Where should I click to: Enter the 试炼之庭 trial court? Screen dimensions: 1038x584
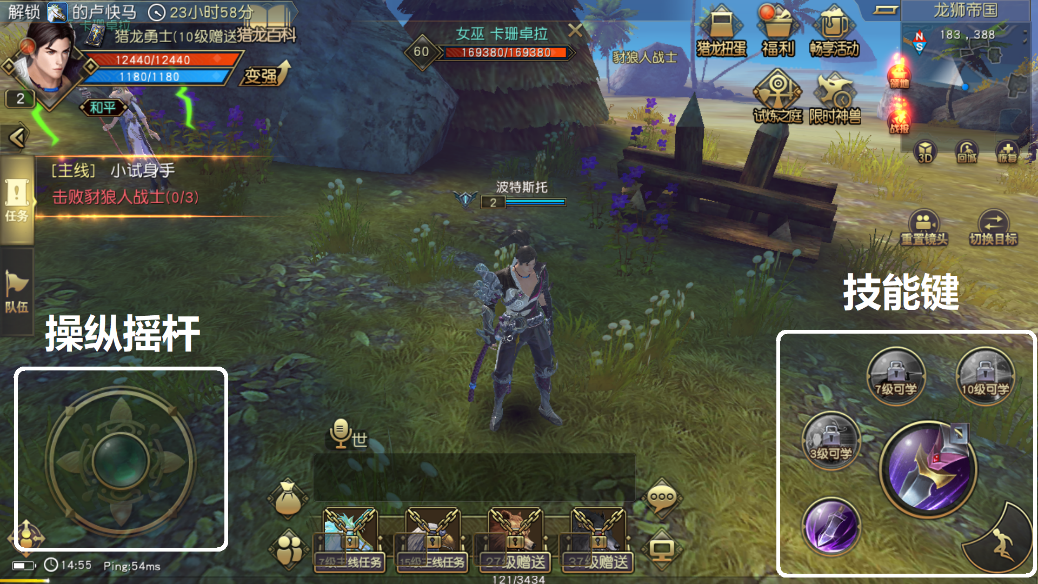pos(777,97)
